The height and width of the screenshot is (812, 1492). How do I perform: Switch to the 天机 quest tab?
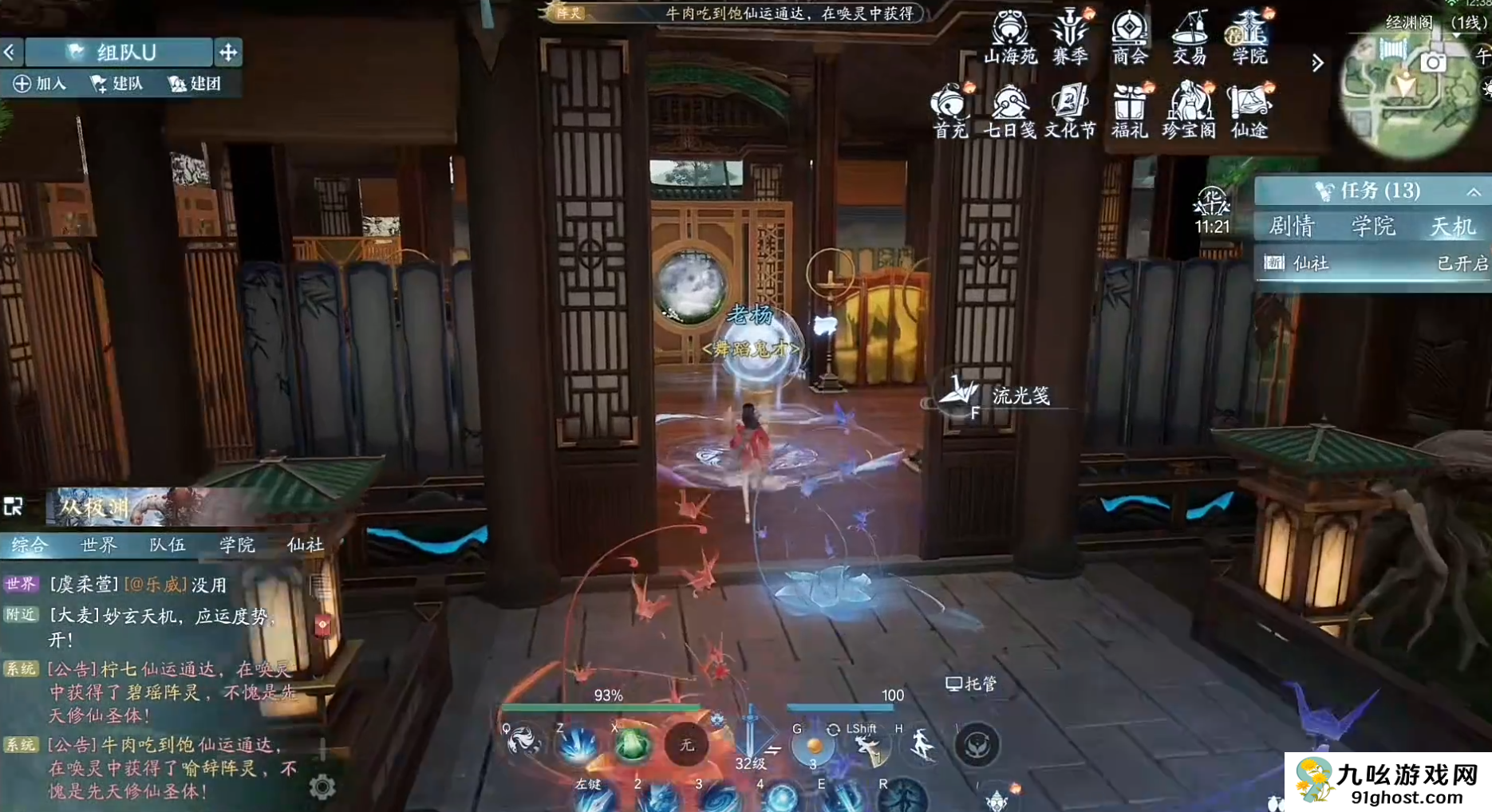(1453, 227)
